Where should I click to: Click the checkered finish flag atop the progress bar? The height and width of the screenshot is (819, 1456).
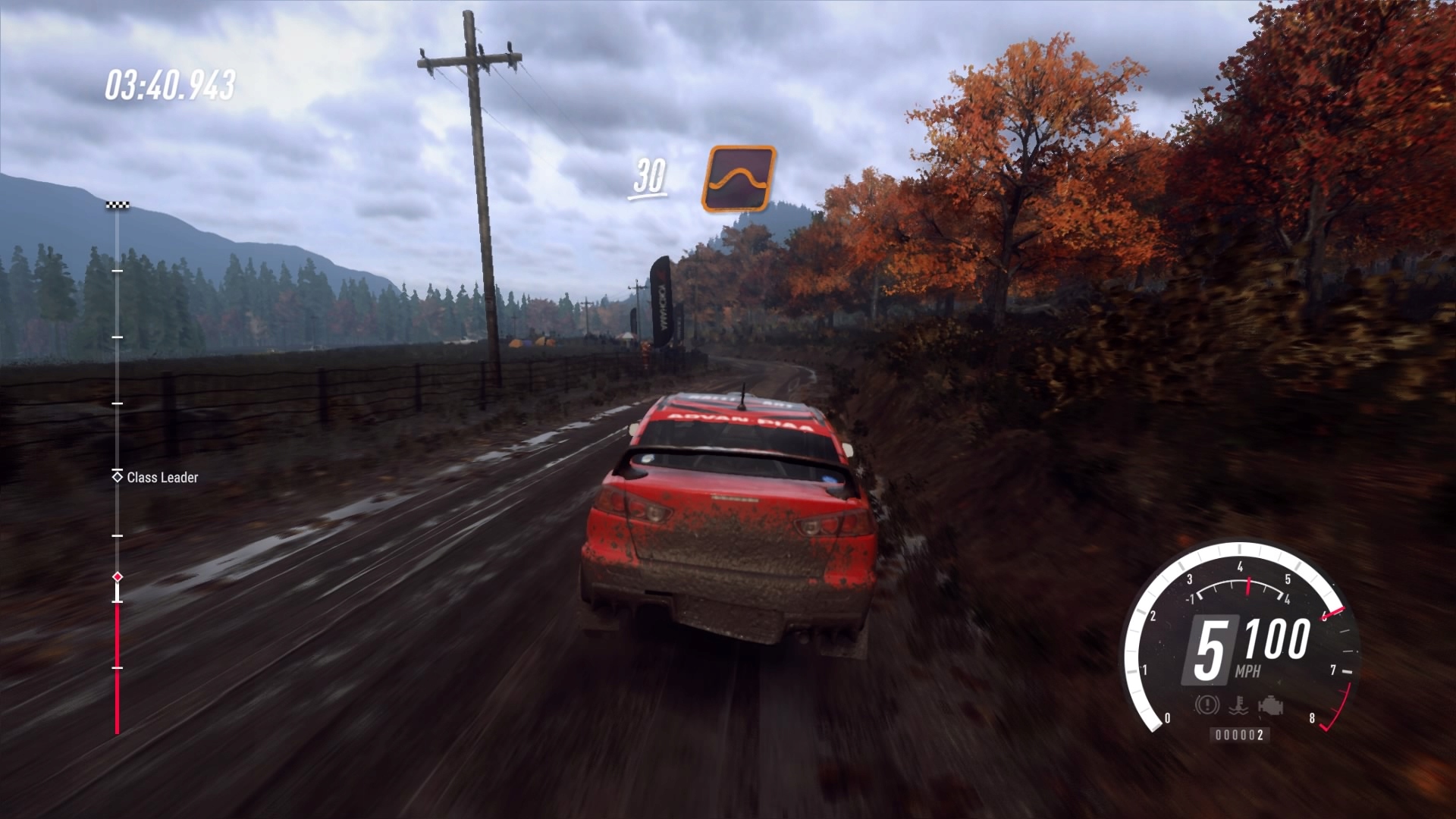118,205
